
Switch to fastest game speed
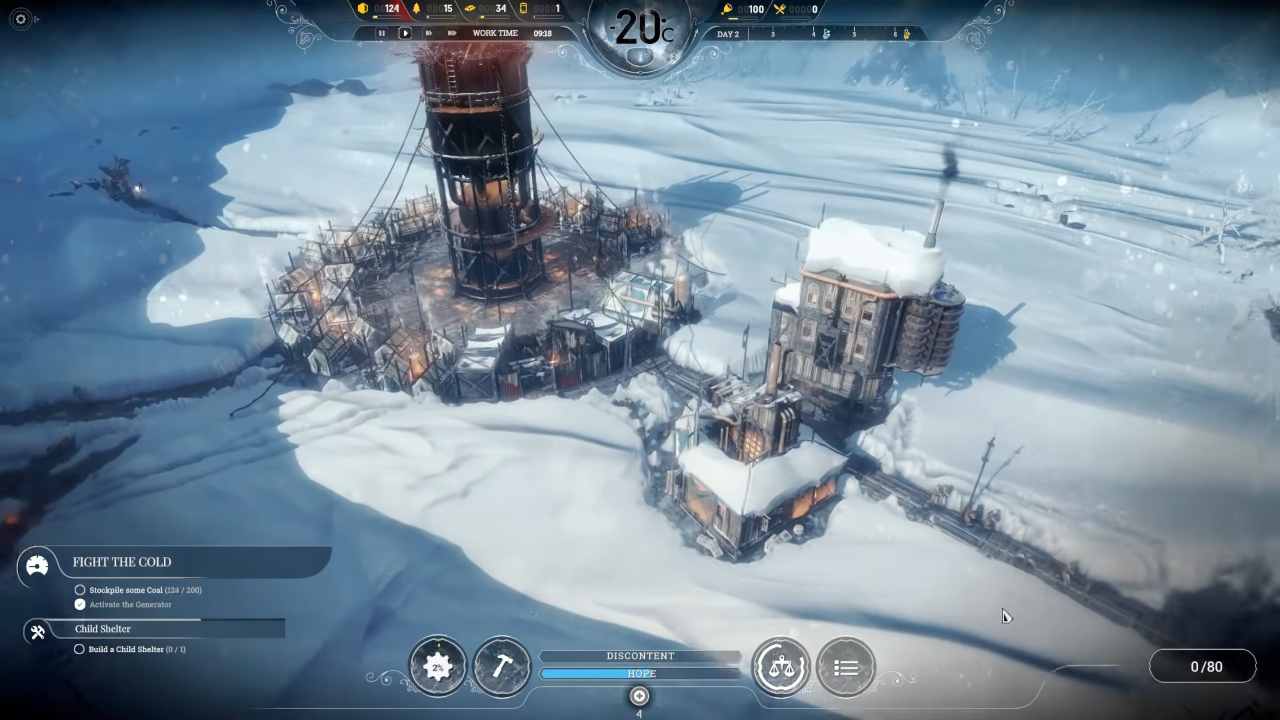click(x=452, y=33)
